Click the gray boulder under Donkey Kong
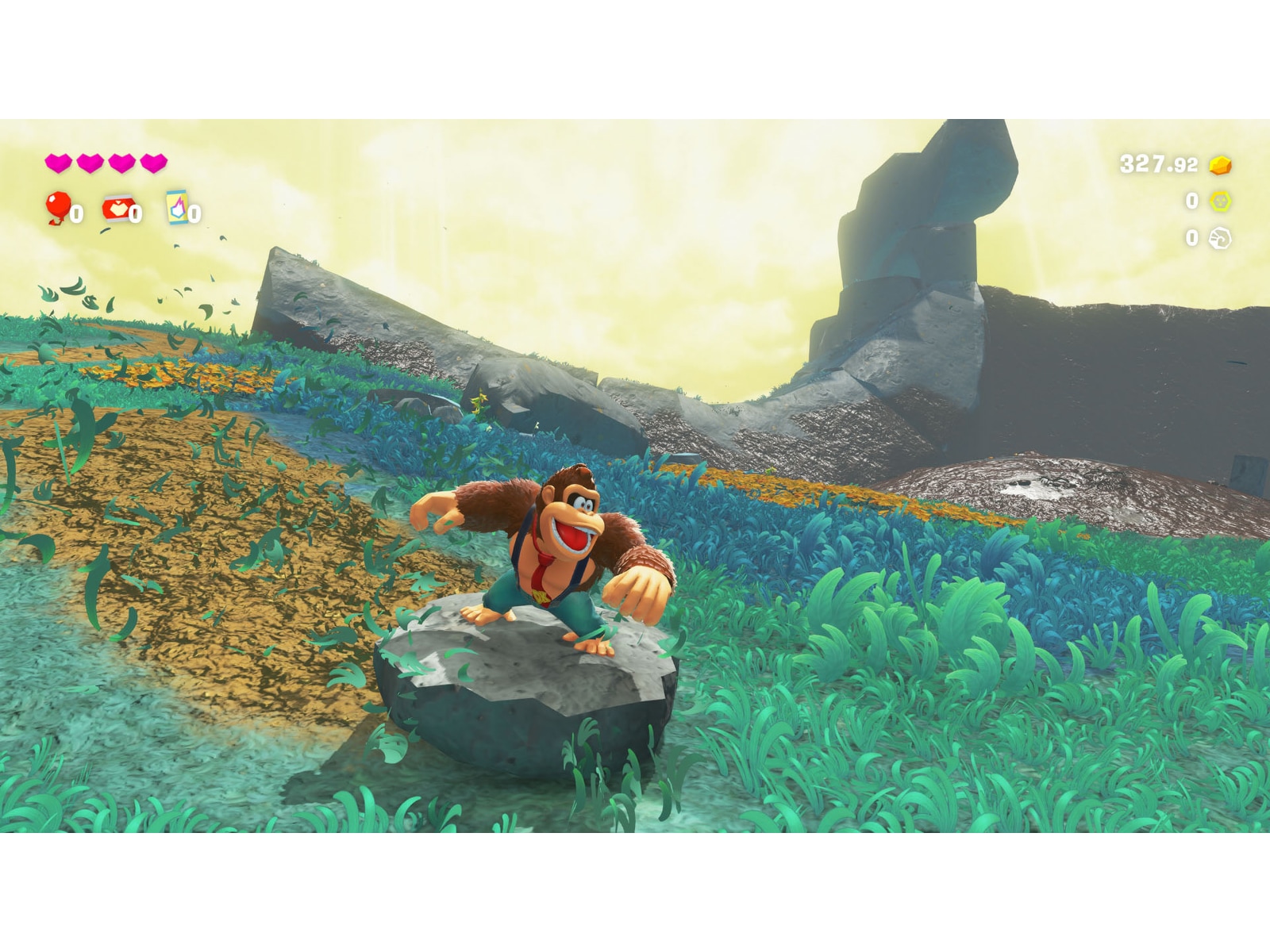The height and width of the screenshot is (952, 1270). coord(524,698)
